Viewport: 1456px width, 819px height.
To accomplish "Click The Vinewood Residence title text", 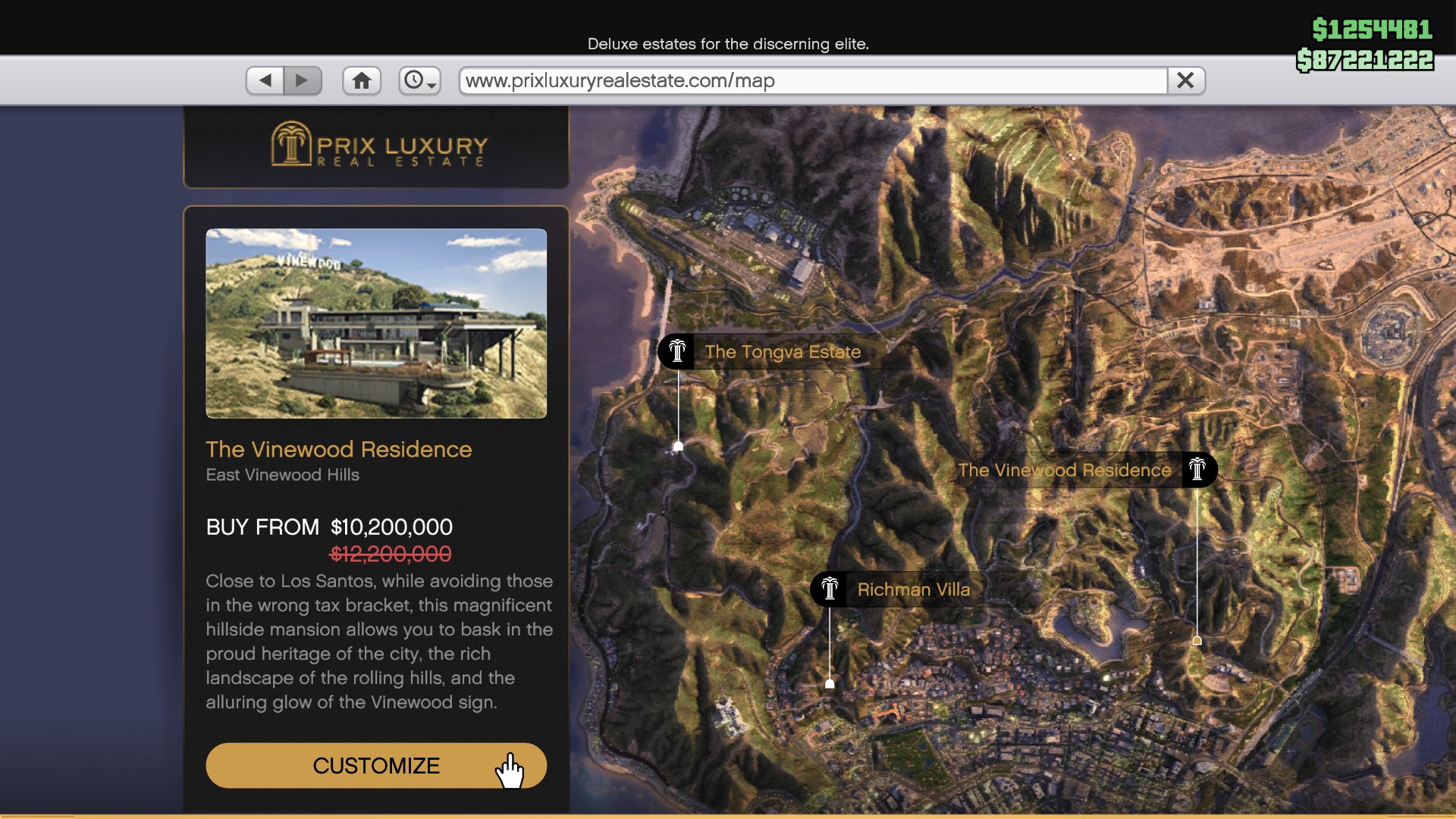I will pos(338,449).
